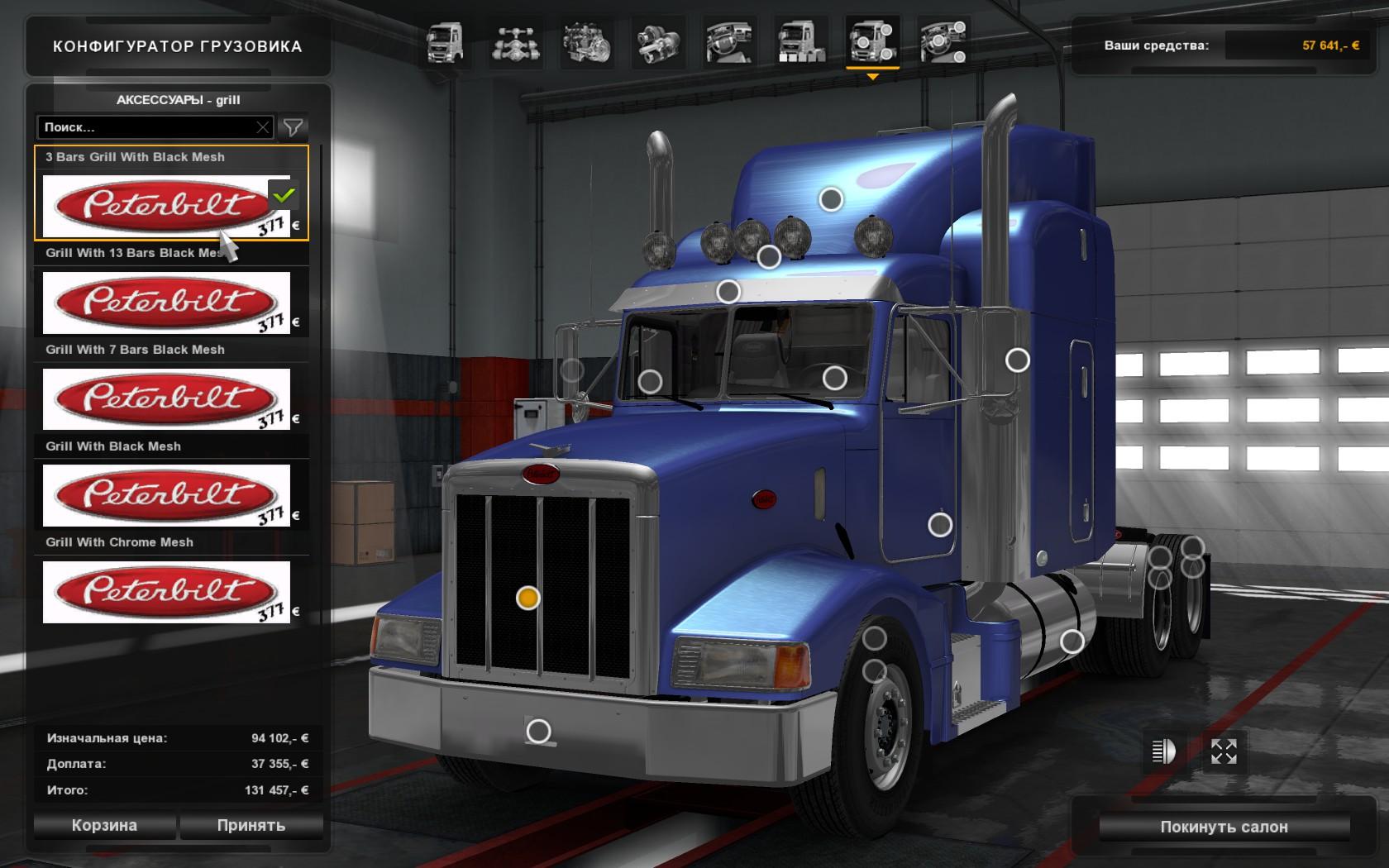Switch to the transmission tab
The height and width of the screenshot is (868, 1389).
[x=659, y=43]
